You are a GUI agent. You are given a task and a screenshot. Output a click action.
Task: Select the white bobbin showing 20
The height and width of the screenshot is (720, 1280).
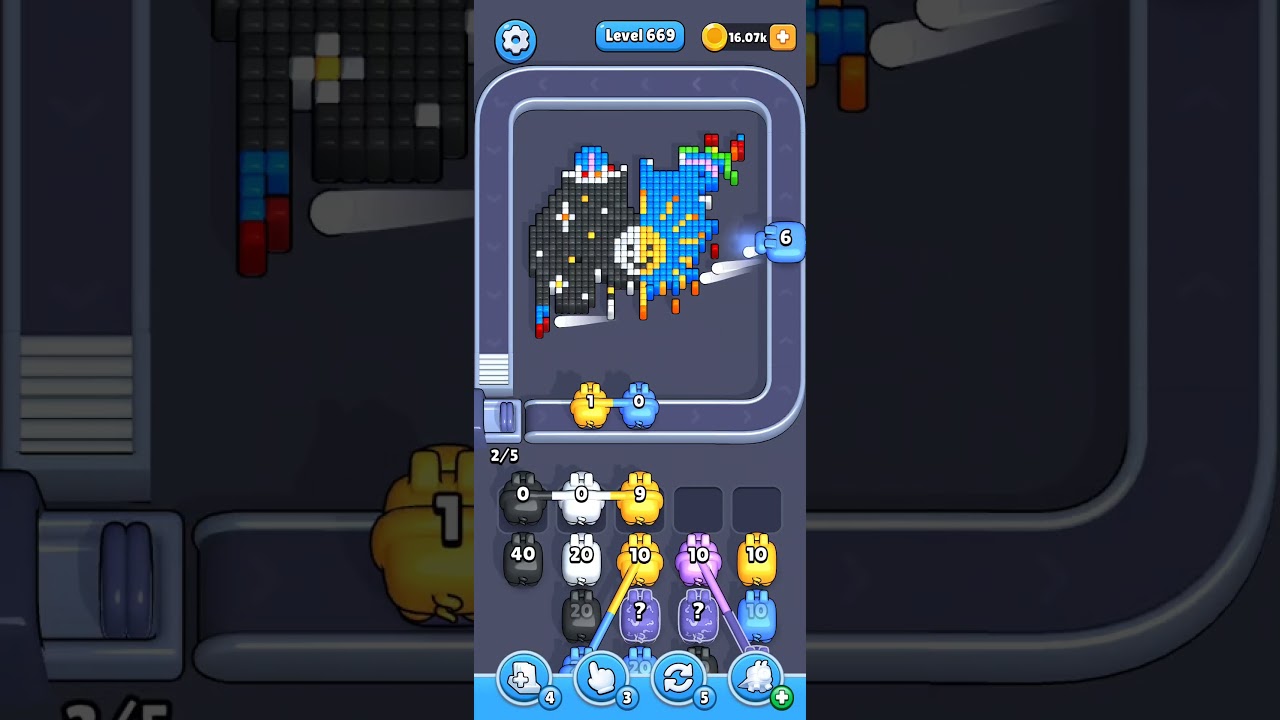[x=582, y=557]
